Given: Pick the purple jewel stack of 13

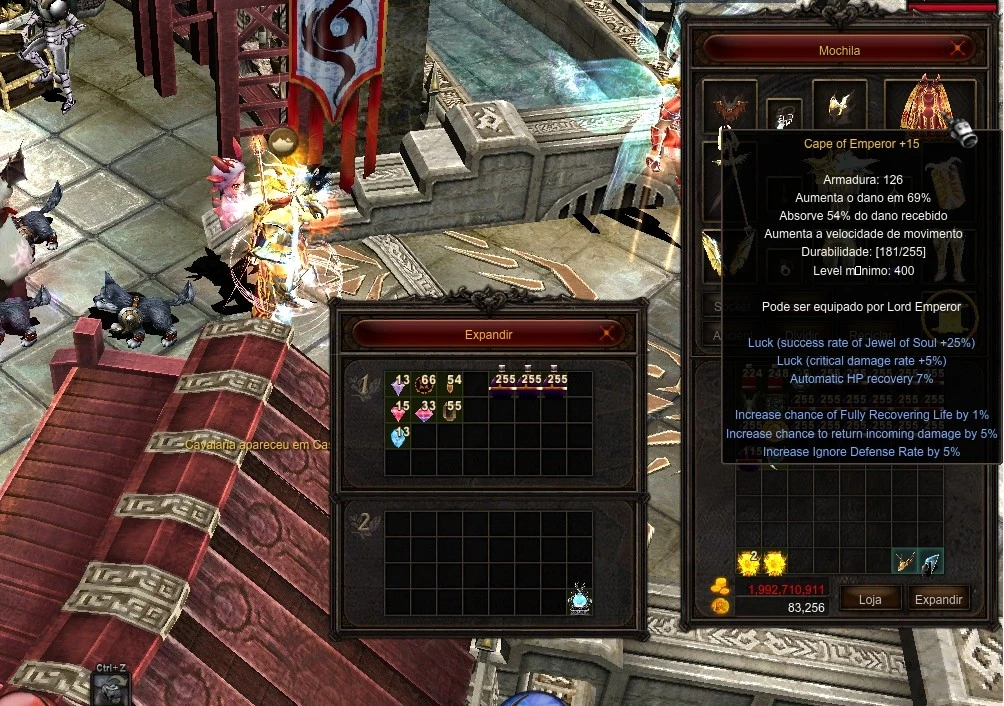Looking at the screenshot, I should click(399, 386).
